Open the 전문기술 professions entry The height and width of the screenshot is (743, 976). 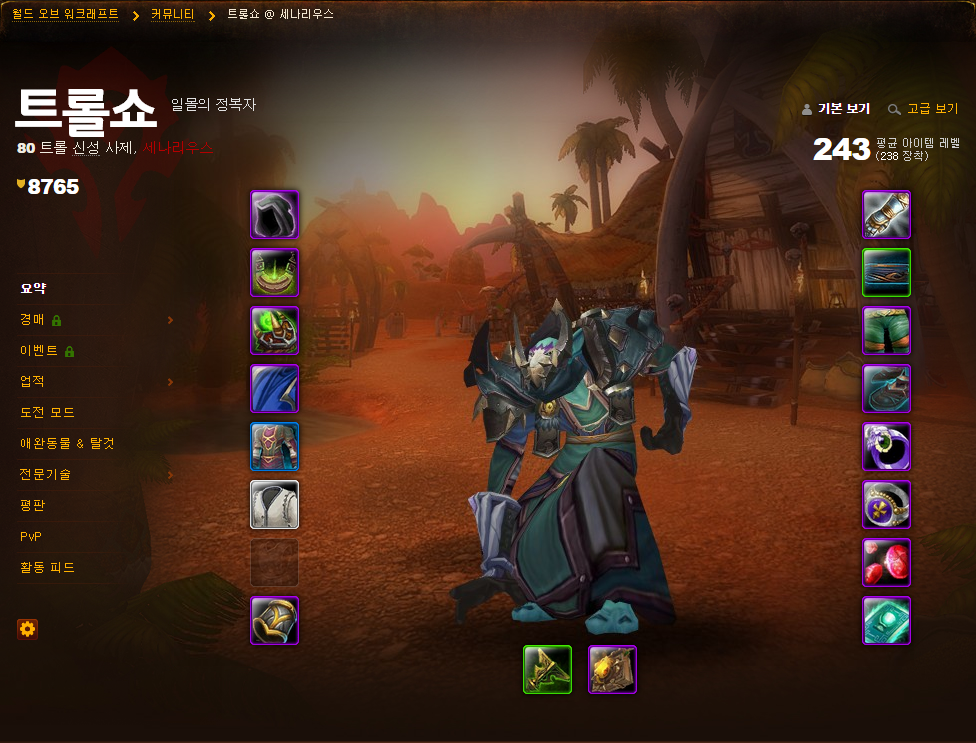46,474
